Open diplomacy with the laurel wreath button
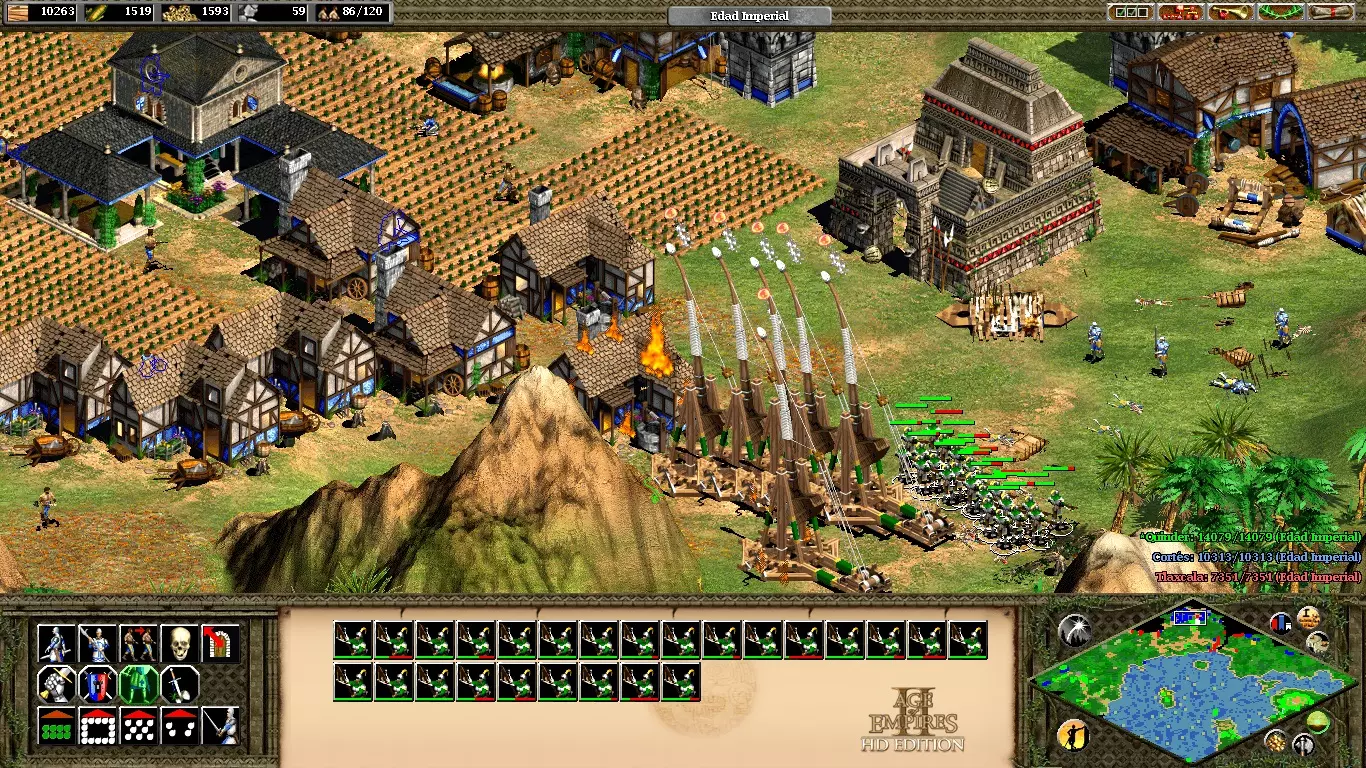1366x768 pixels. coord(1281,13)
